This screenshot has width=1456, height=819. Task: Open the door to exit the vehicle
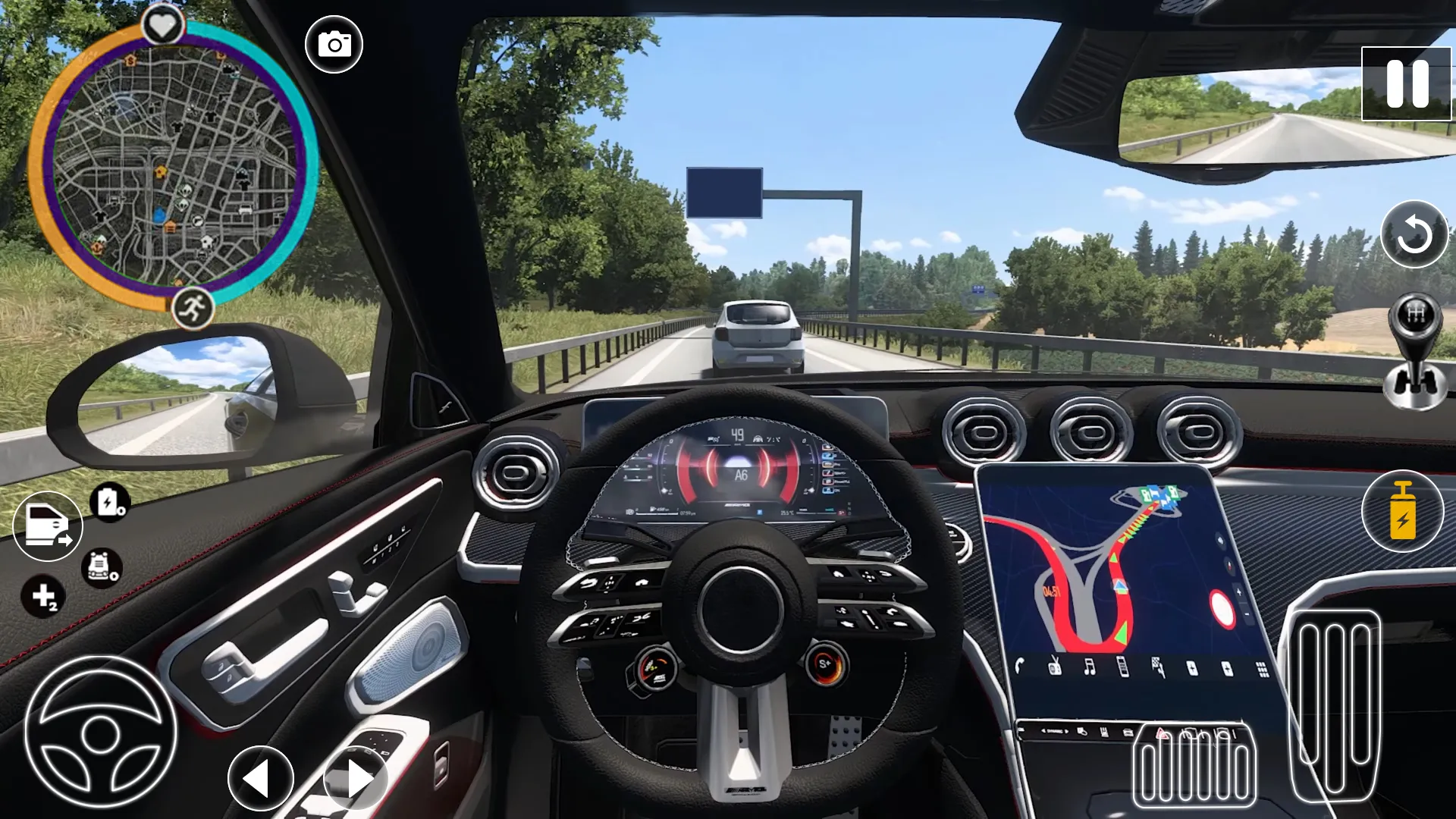click(47, 523)
